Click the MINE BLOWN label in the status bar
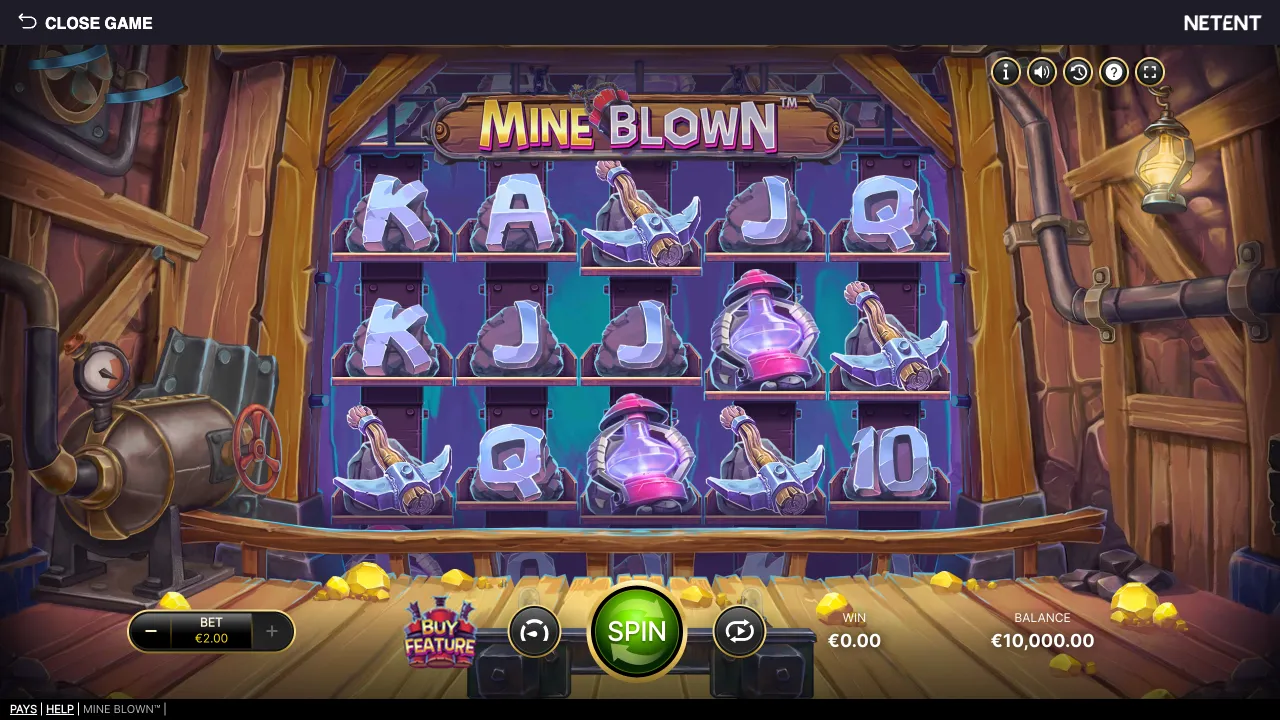Image resolution: width=1280 pixels, height=720 pixels. pyautogui.click(x=120, y=709)
